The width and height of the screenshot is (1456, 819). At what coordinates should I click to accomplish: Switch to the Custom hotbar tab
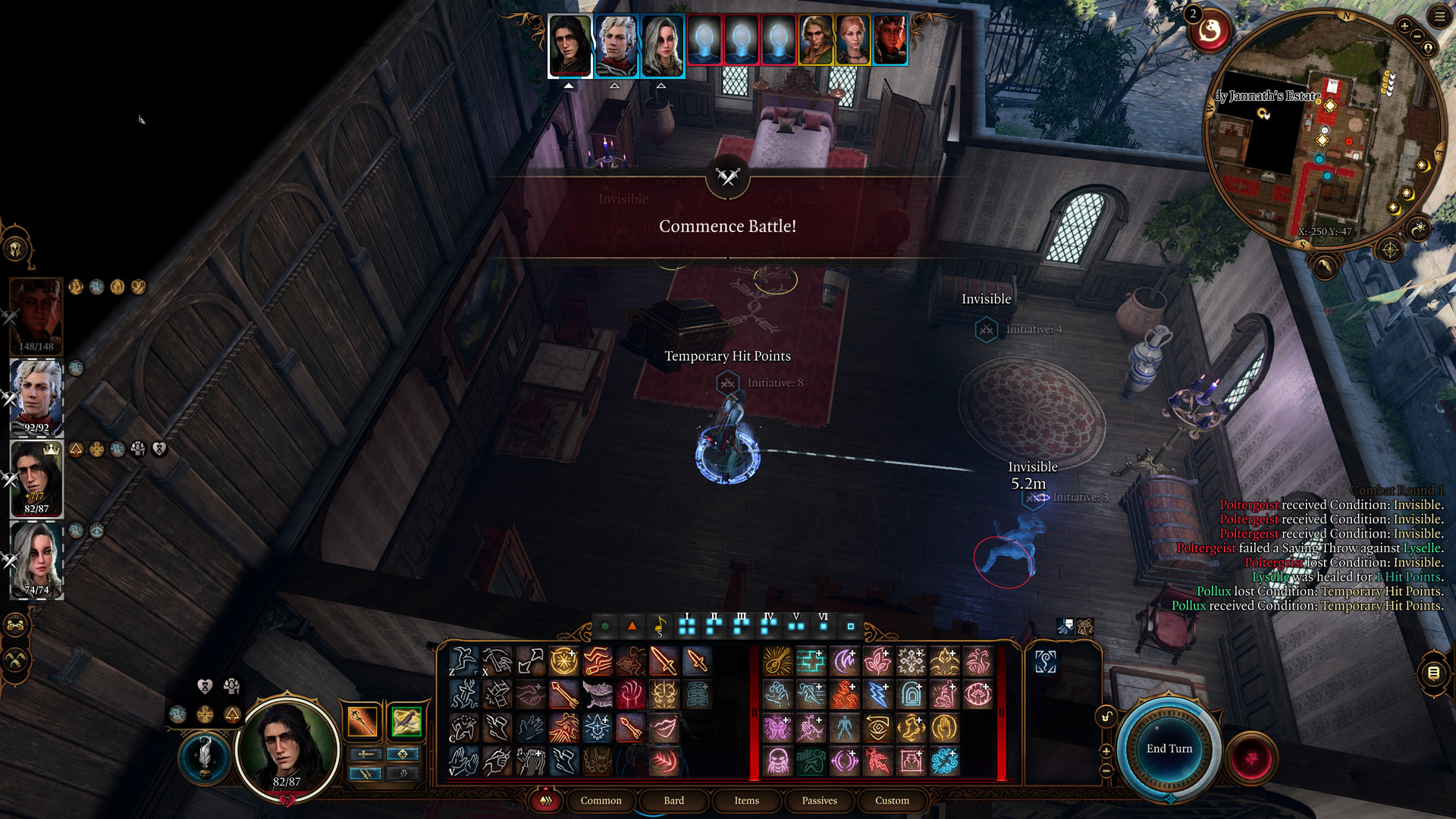click(x=892, y=800)
